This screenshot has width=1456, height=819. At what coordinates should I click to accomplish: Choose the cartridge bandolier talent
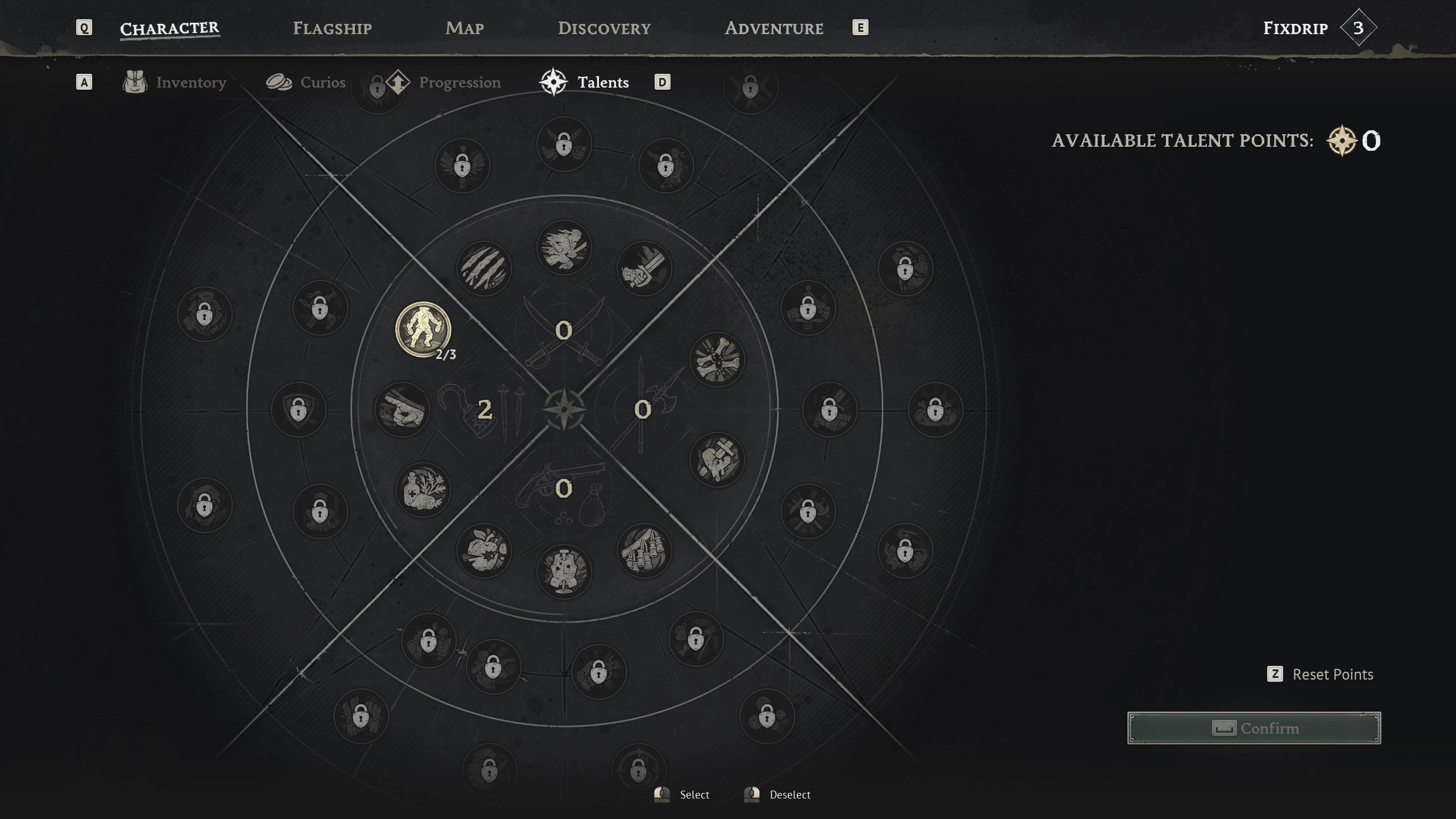coord(644,551)
